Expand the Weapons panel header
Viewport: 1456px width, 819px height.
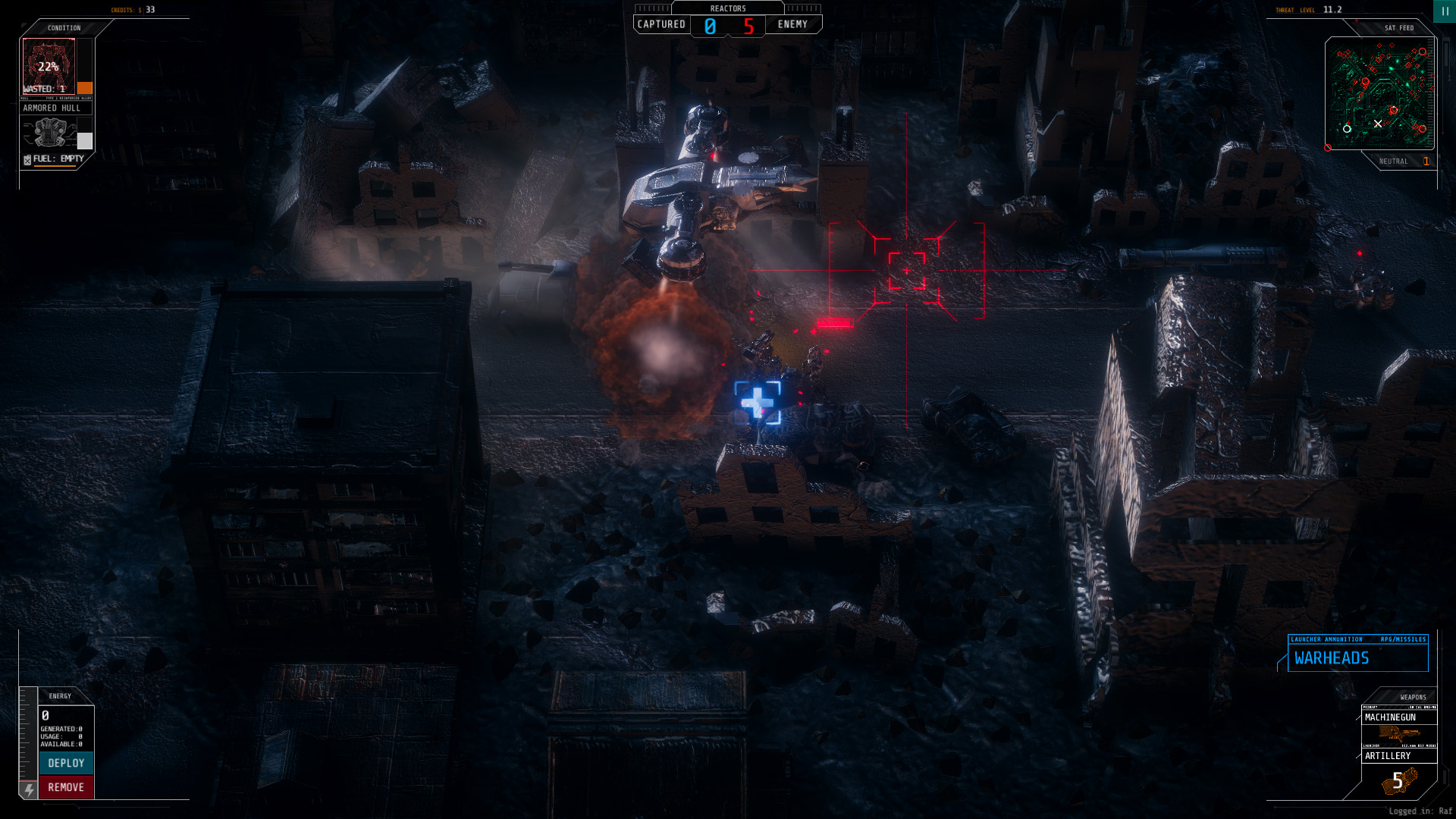pos(1412,696)
